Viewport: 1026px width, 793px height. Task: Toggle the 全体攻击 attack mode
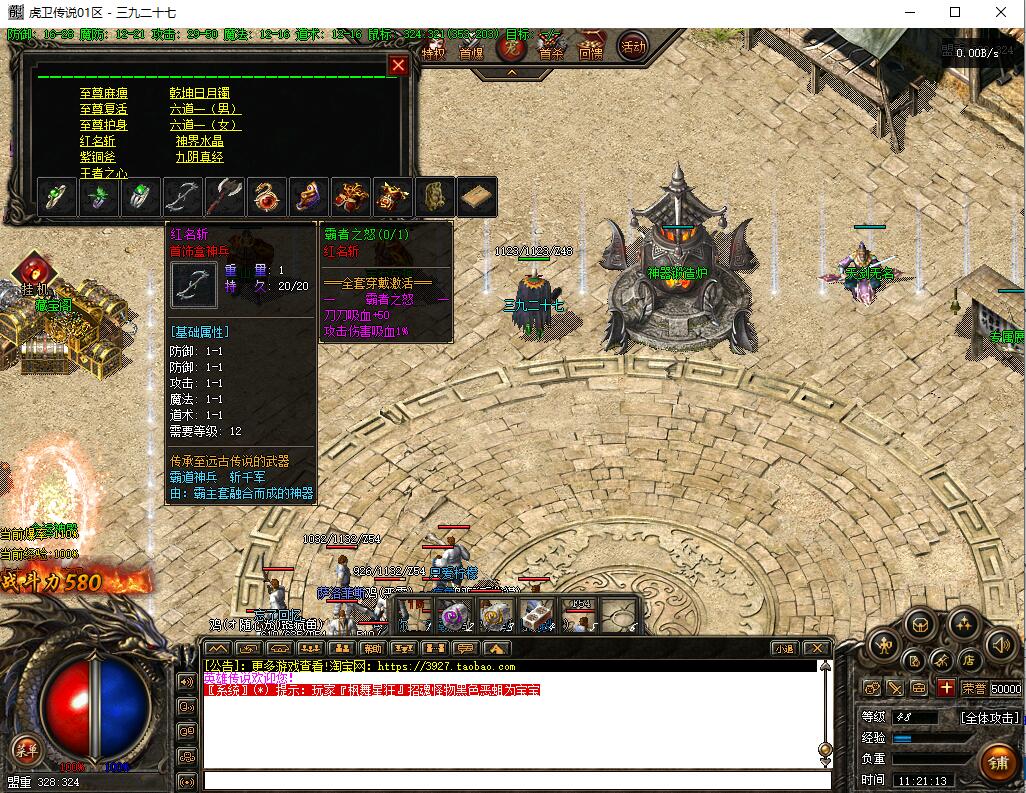click(x=989, y=717)
